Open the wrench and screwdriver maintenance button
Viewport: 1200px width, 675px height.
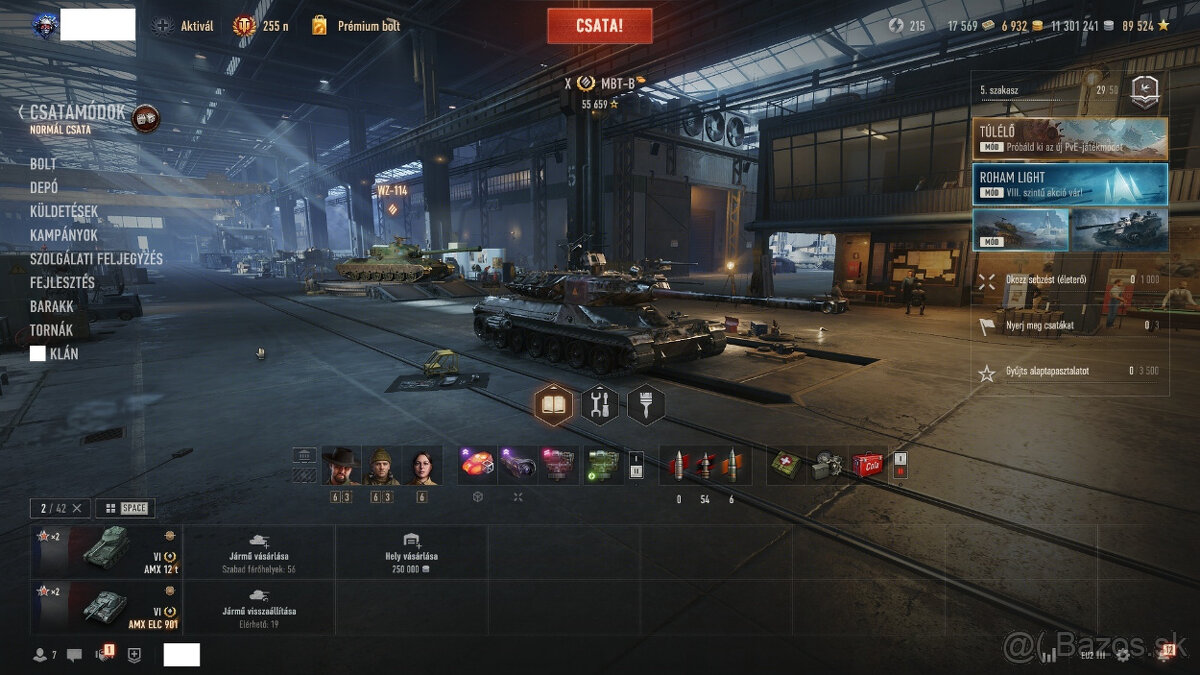(x=599, y=404)
